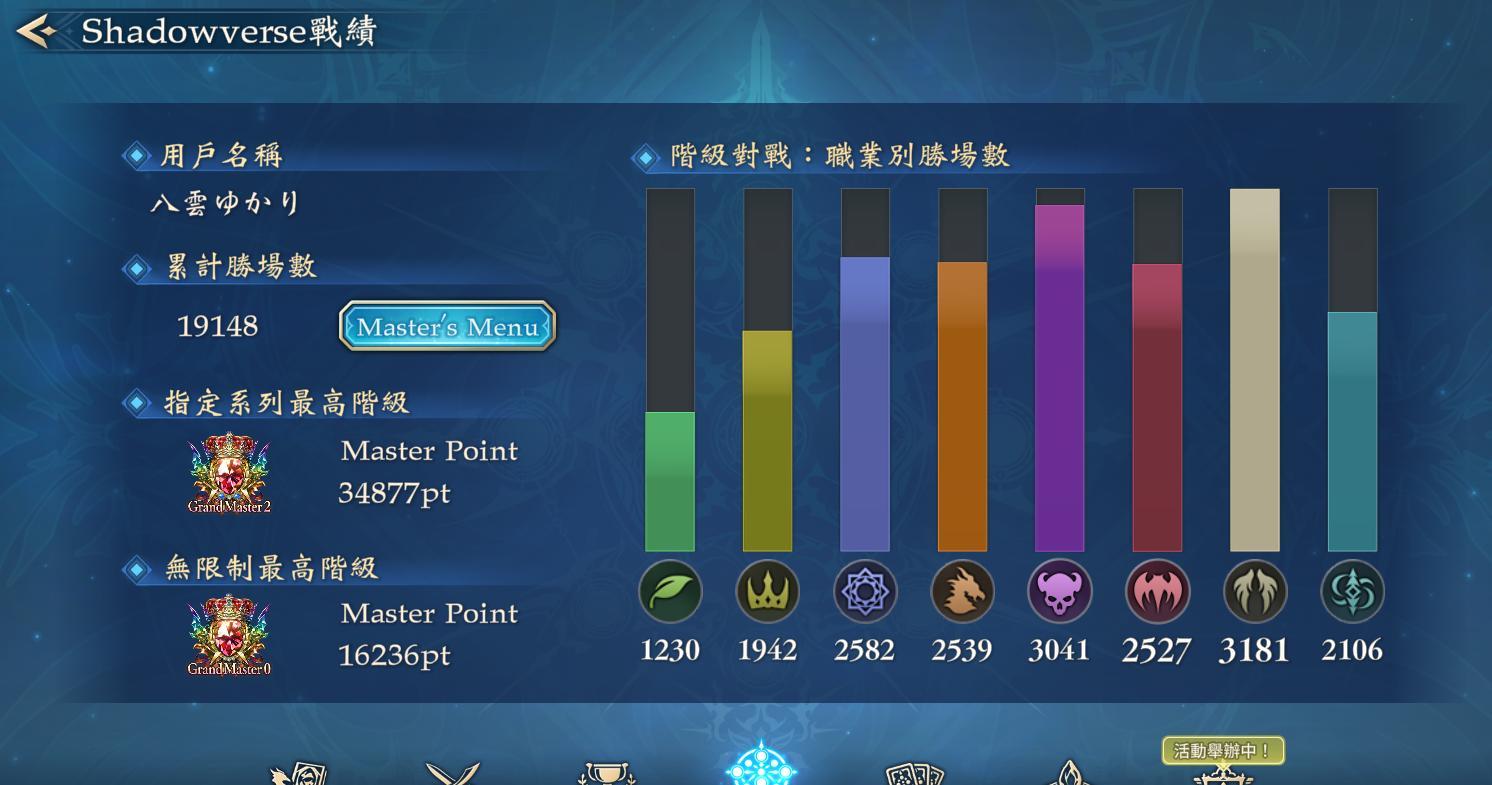
Task: Select the Forestcraft leaf class icon
Action: point(670,591)
